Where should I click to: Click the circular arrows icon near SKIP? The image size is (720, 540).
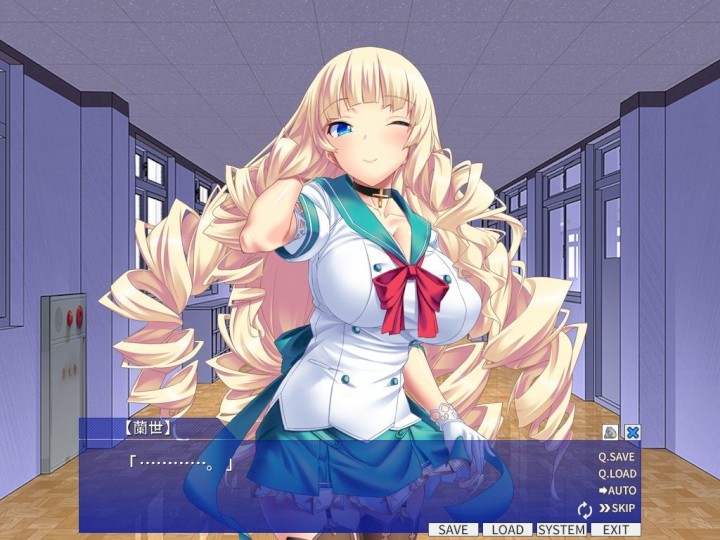coord(585,509)
